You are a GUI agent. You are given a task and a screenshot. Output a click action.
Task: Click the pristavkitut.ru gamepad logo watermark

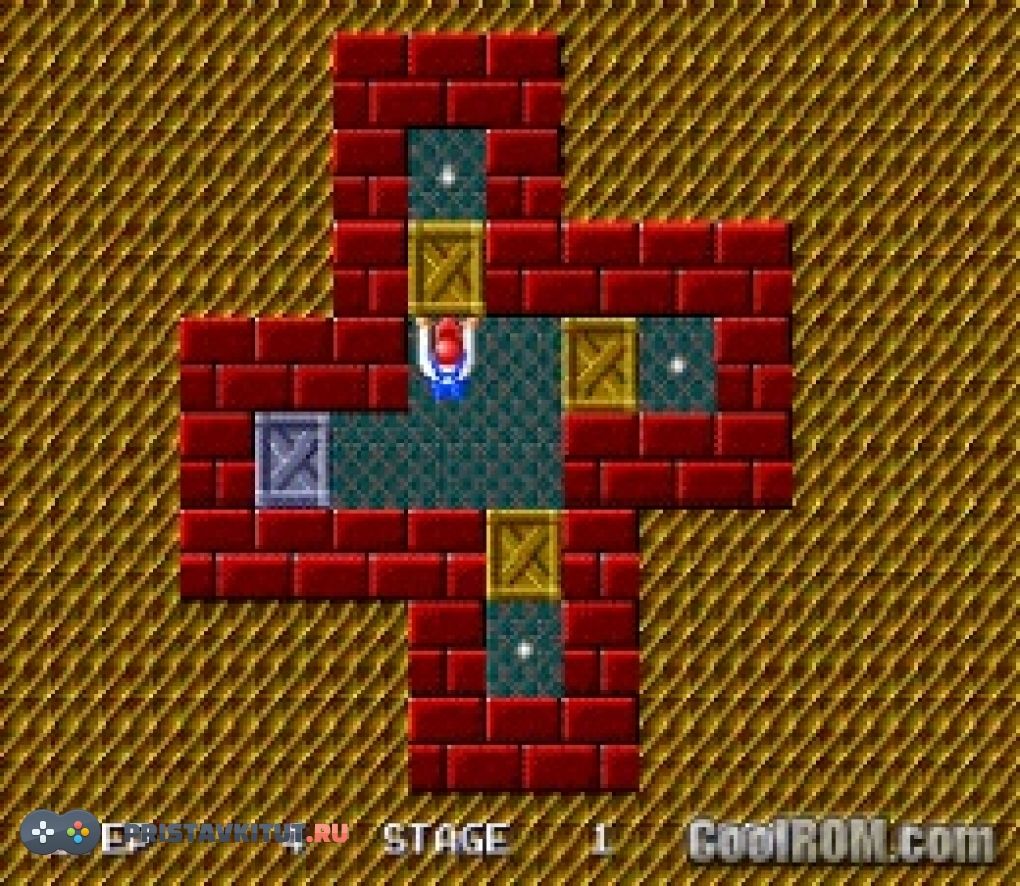pyautogui.click(x=60, y=832)
